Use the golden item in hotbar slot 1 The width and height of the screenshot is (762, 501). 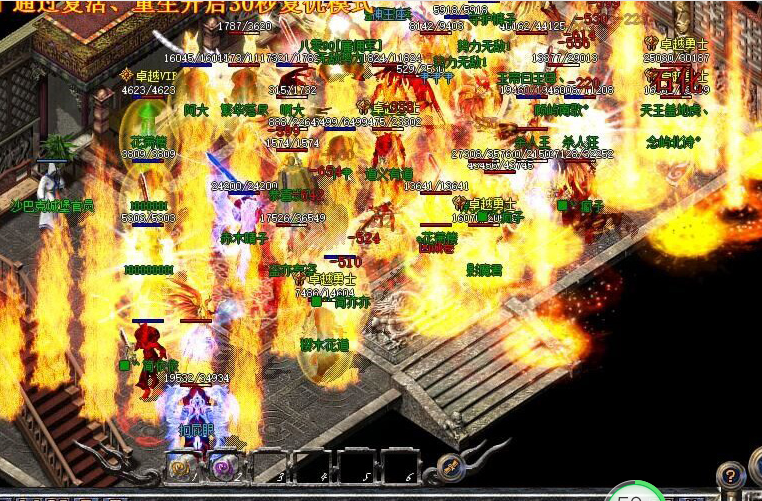[181, 466]
